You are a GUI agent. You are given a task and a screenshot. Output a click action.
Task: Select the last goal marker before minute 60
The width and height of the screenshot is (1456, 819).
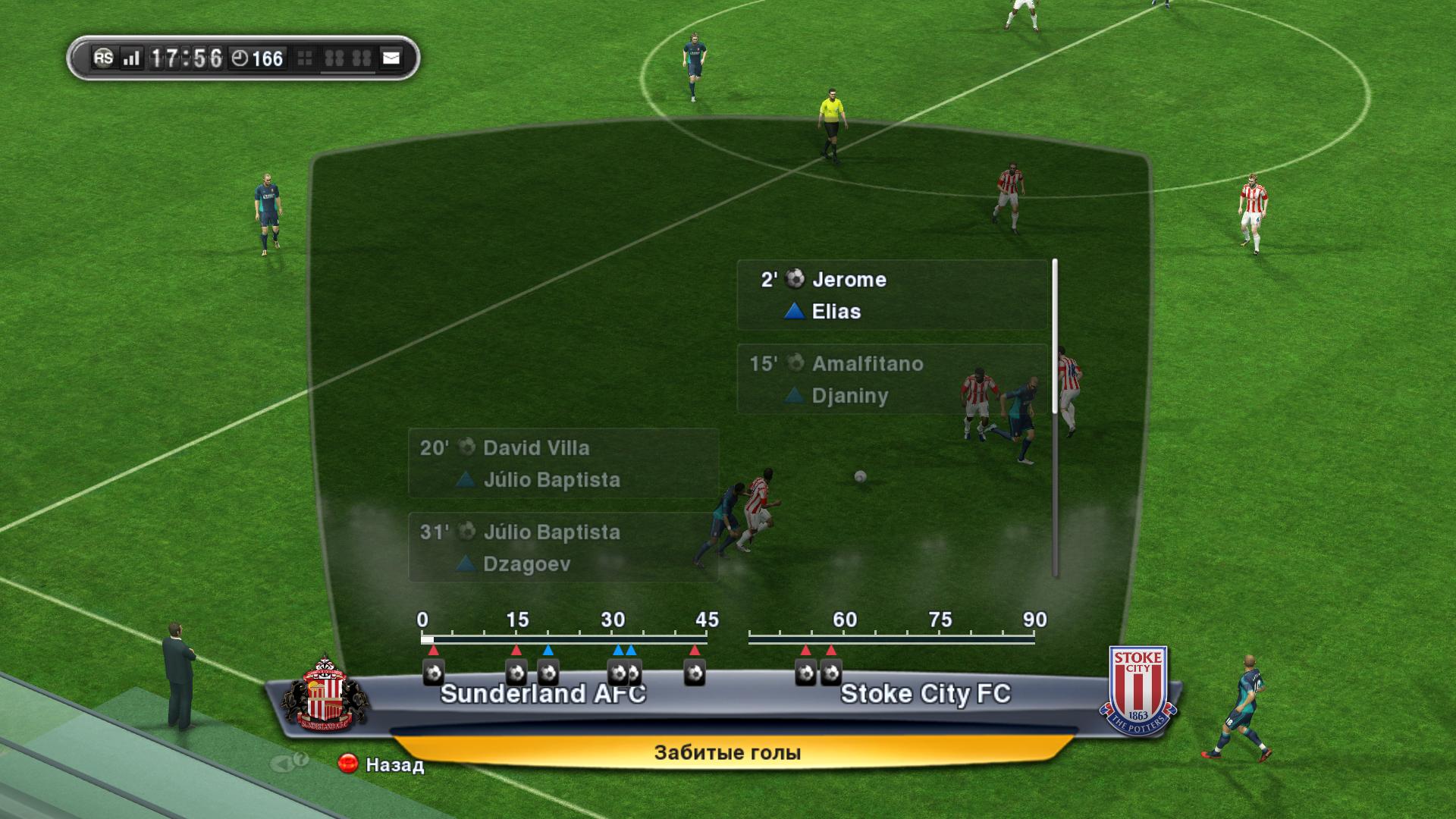tap(832, 673)
